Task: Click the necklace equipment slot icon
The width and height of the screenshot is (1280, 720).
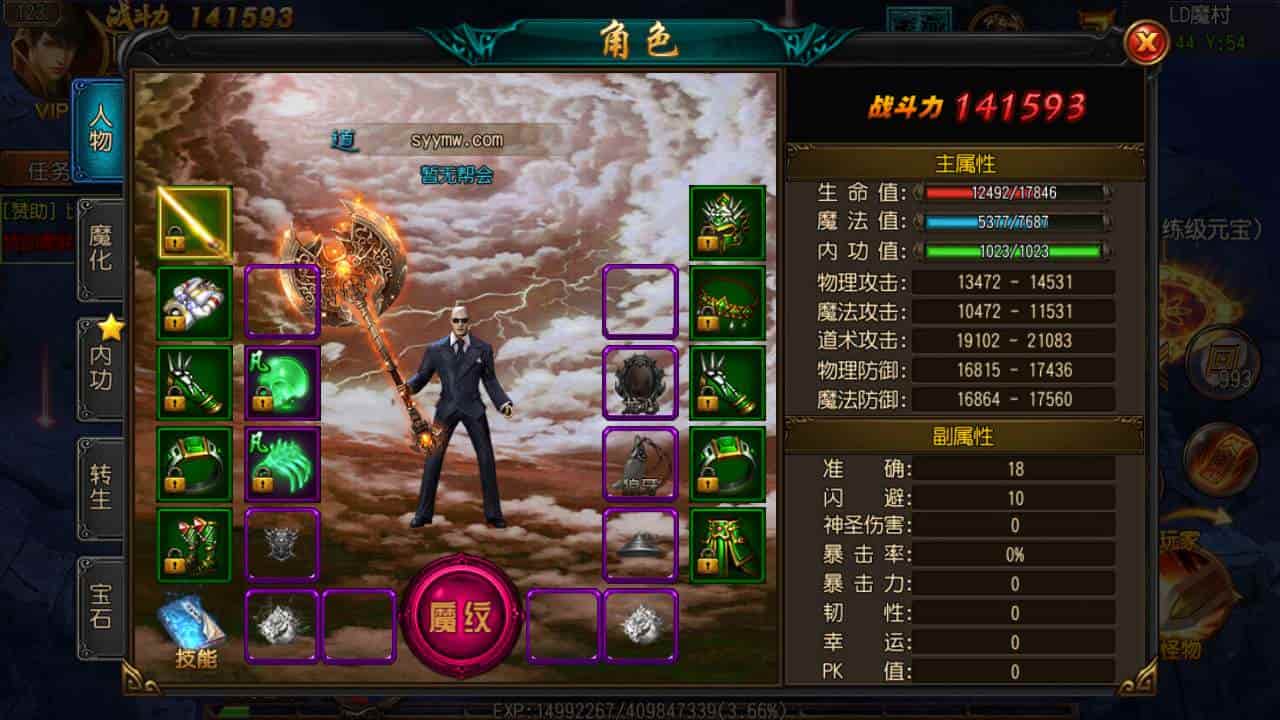Action: click(x=728, y=302)
